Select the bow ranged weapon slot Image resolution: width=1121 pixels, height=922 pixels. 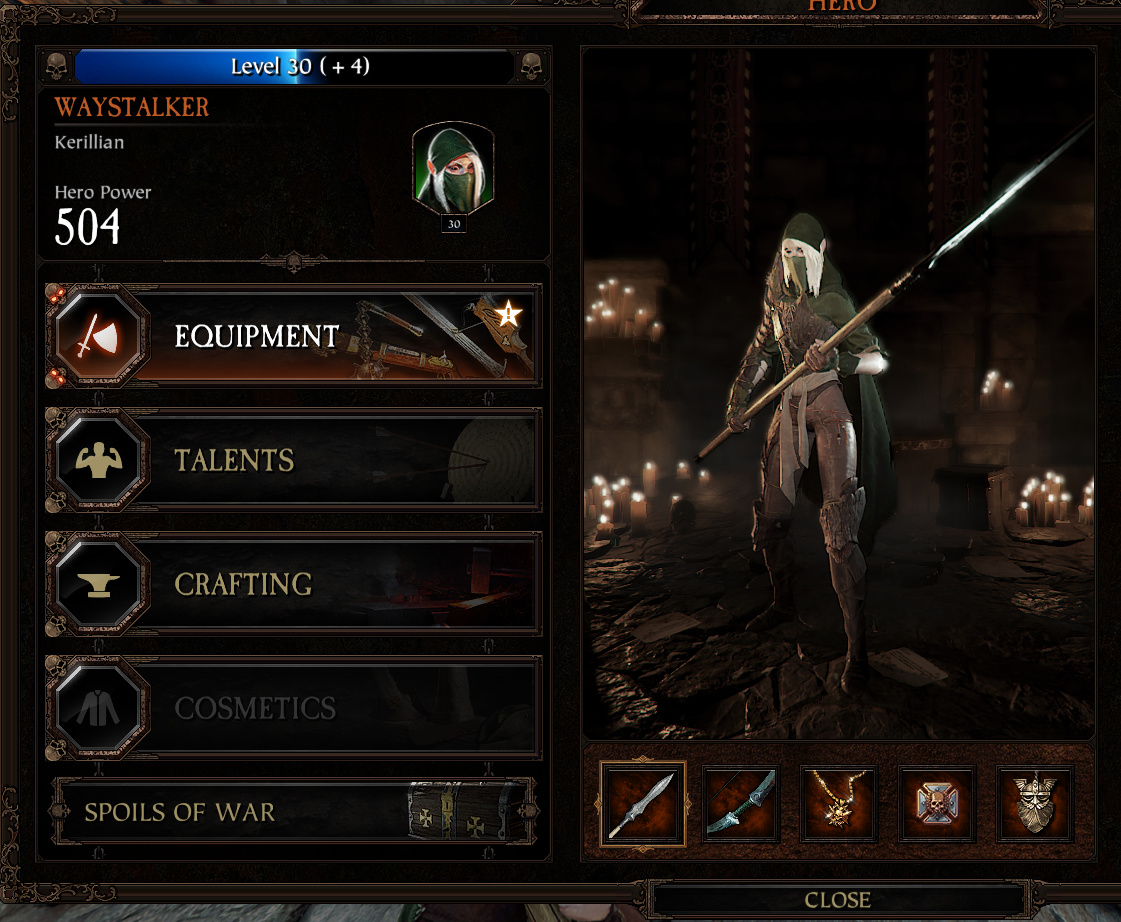[741, 804]
